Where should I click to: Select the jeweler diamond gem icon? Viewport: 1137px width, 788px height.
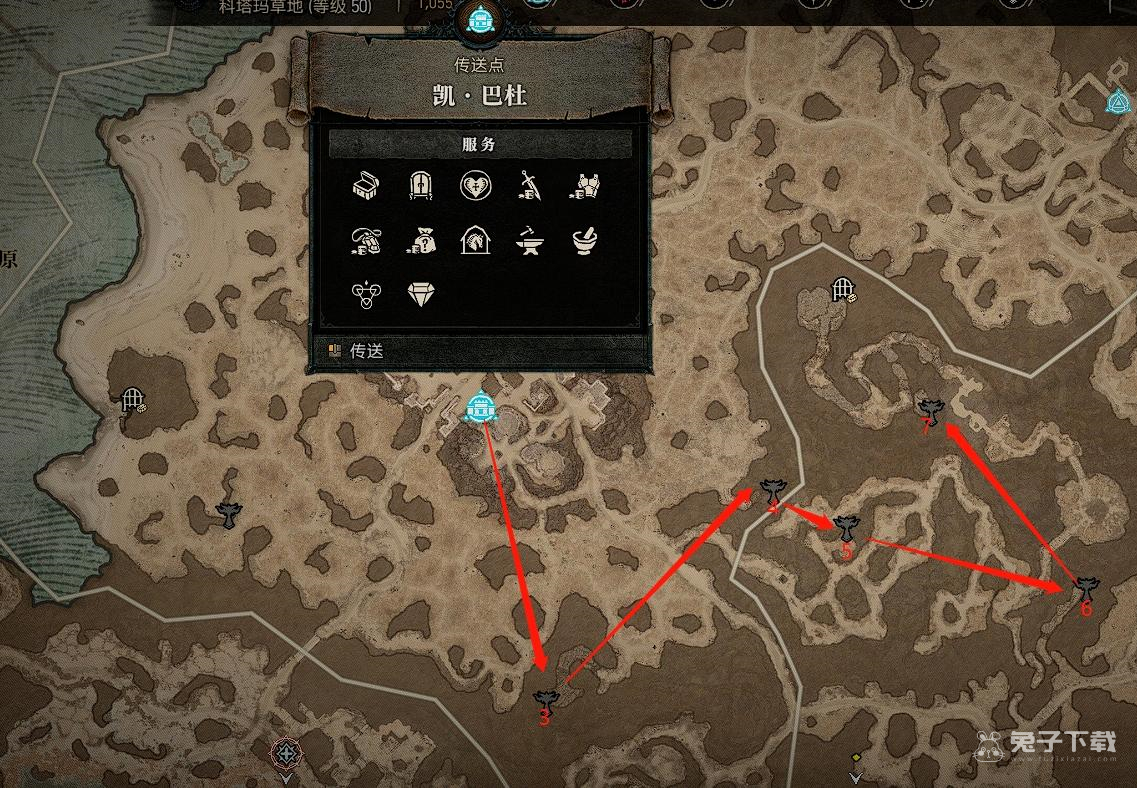pyautogui.click(x=421, y=294)
